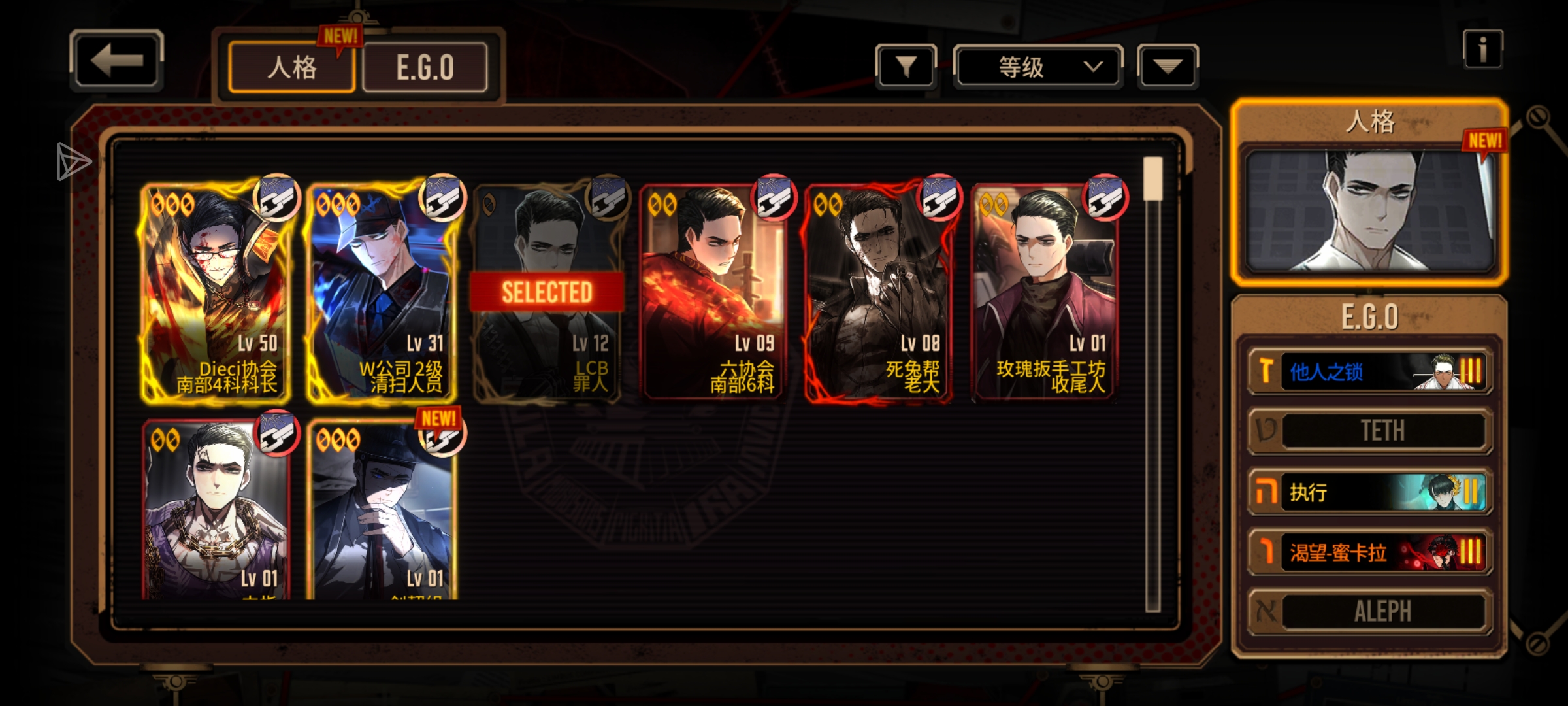Open the empty ALEPH E.G.O slot
The image size is (1568, 706).
point(1370,612)
